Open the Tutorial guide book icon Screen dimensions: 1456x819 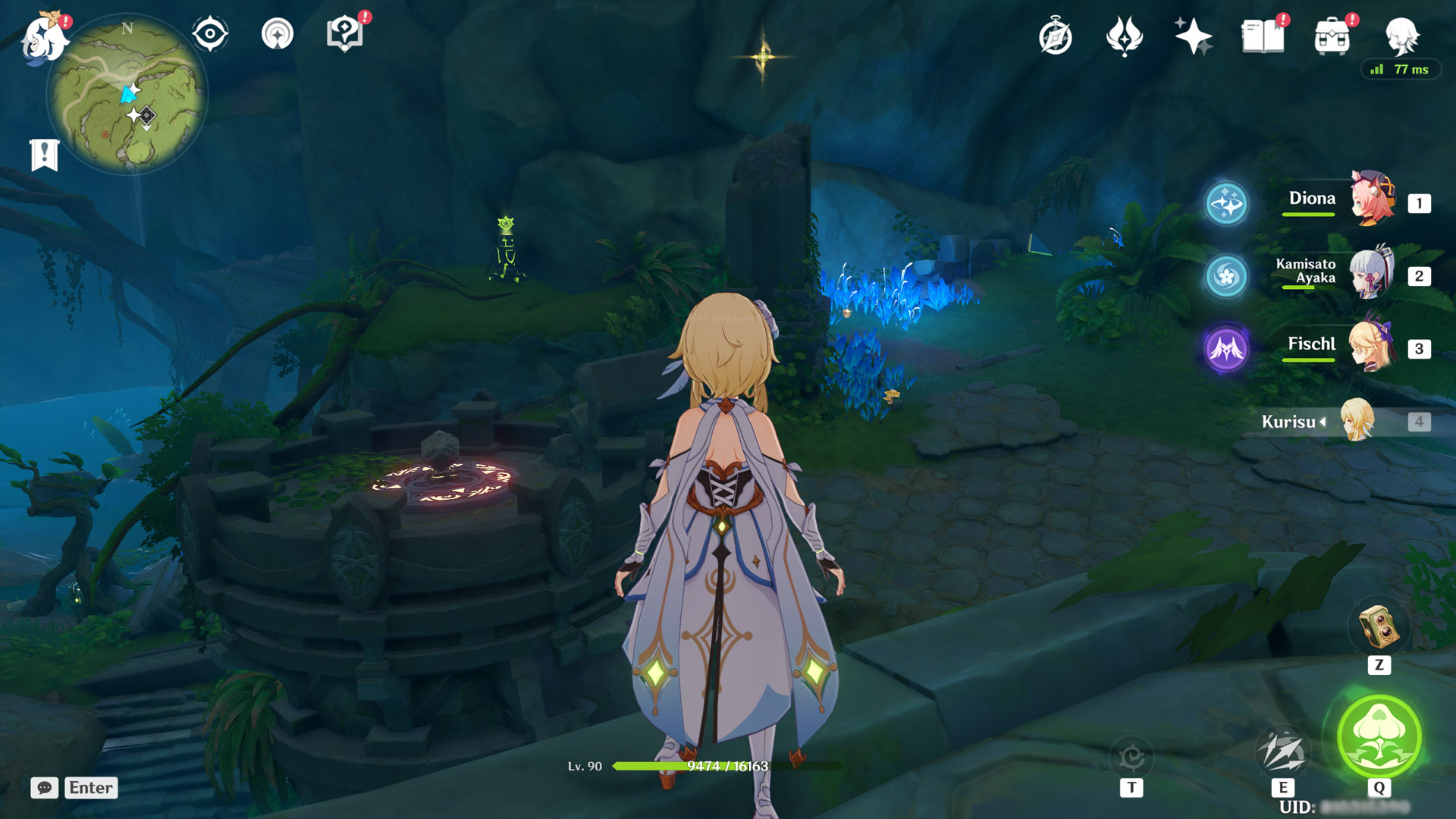click(x=345, y=32)
